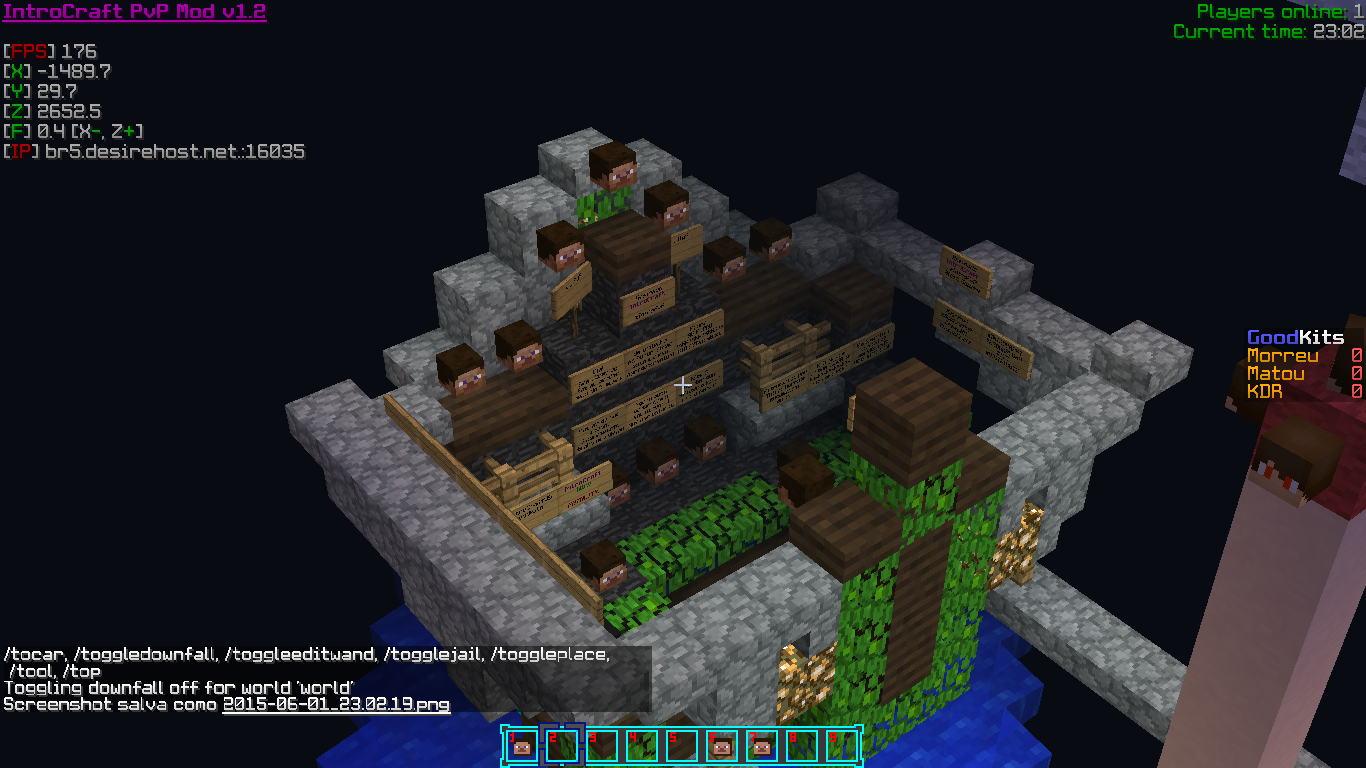The height and width of the screenshot is (768, 1366).
Task: Select the player head in hotbar slot 1
Action: pyautogui.click(x=521, y=746)
